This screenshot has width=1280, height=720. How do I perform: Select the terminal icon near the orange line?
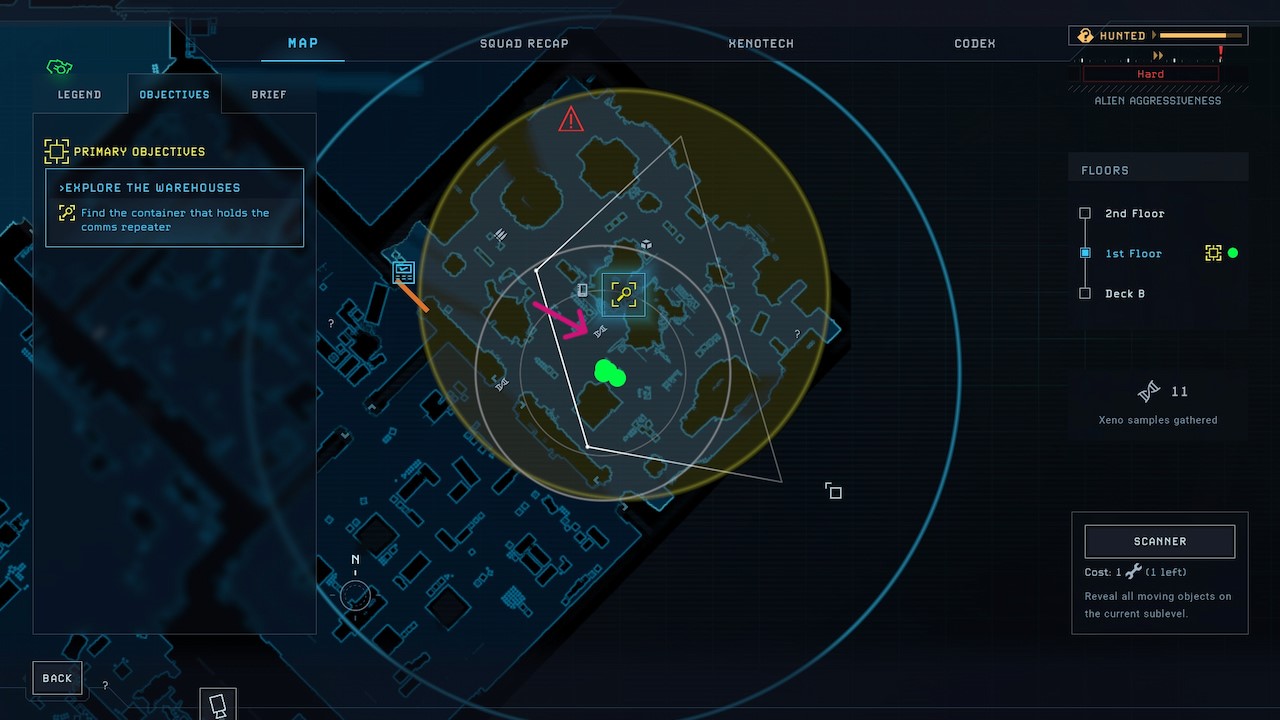[x=403, y=271]
